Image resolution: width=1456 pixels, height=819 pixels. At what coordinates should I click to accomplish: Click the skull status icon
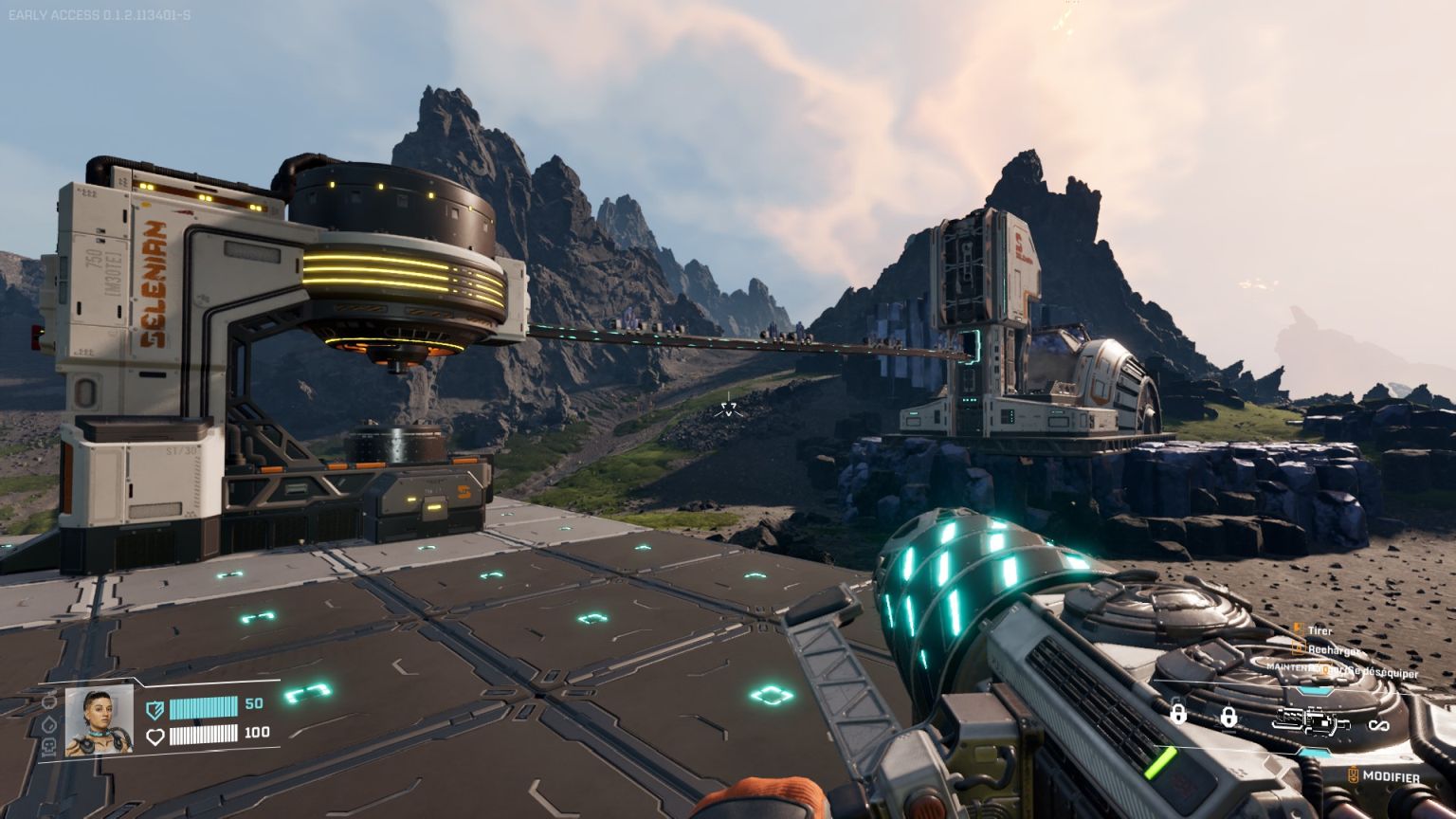point(50,746)
